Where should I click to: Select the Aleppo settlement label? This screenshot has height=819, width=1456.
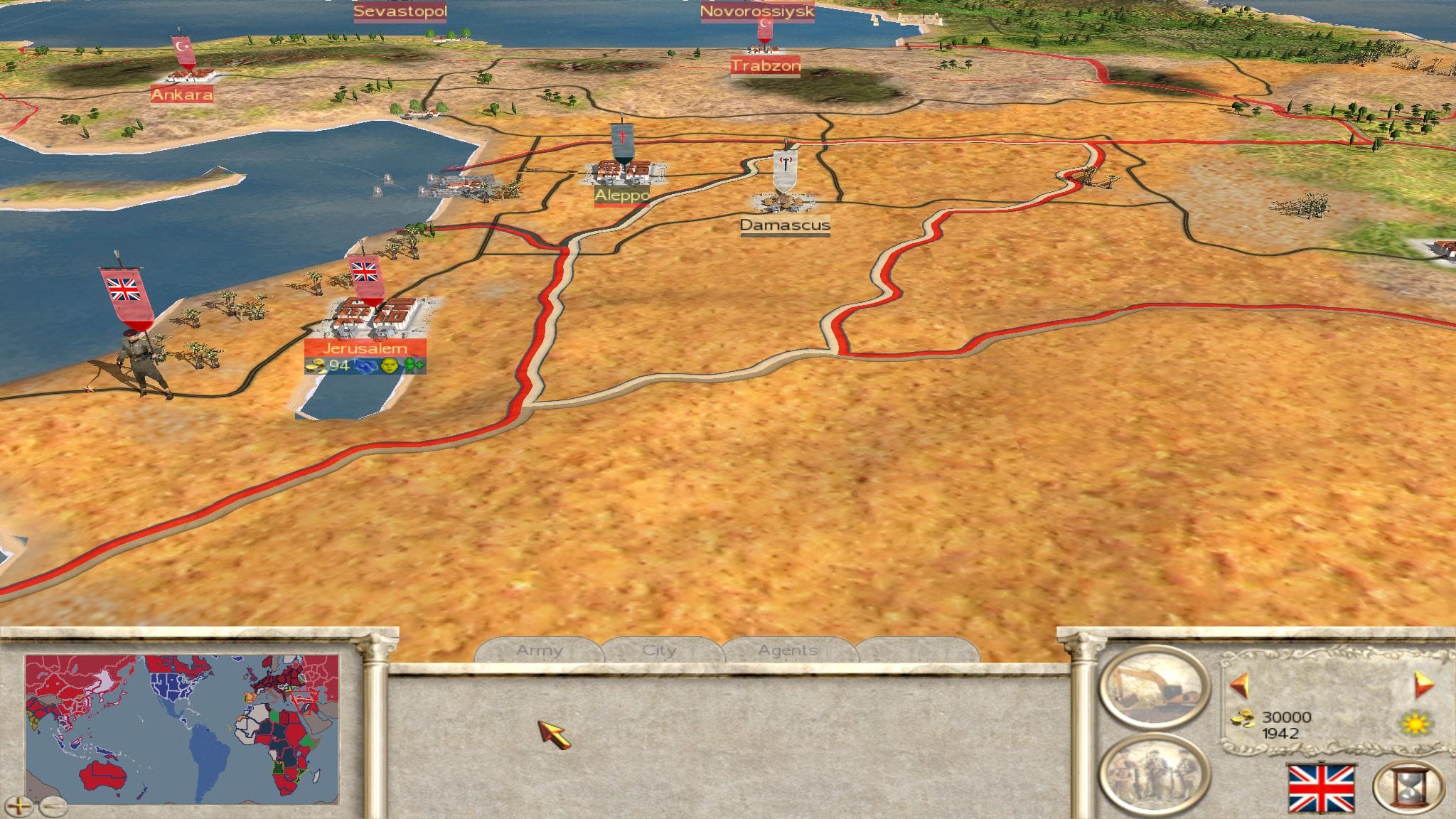pyautogui.click(x=622, y=195)
